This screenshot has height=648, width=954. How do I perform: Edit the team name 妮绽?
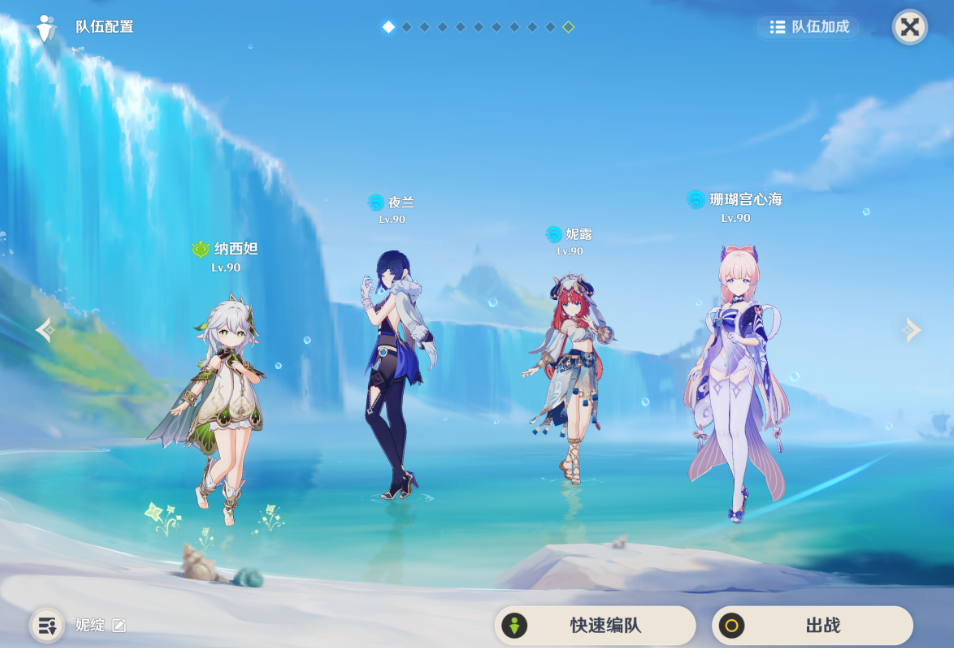point(119,626)
